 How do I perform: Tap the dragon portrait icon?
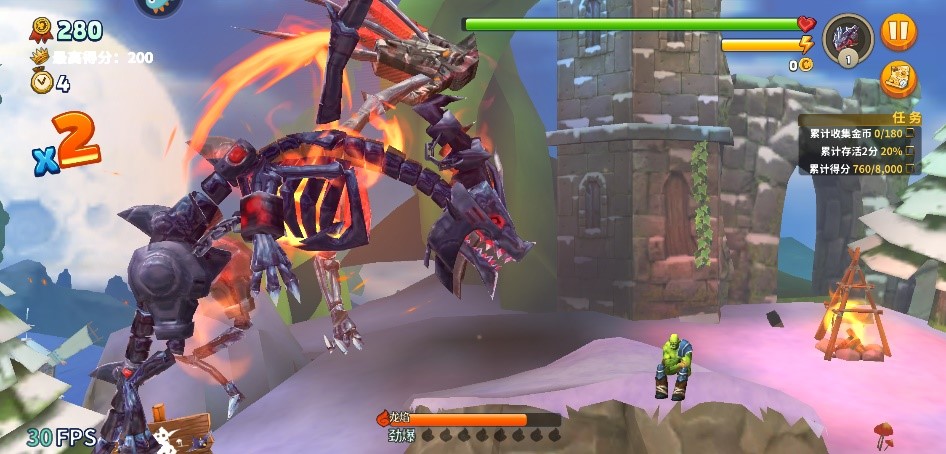point(847,38)
